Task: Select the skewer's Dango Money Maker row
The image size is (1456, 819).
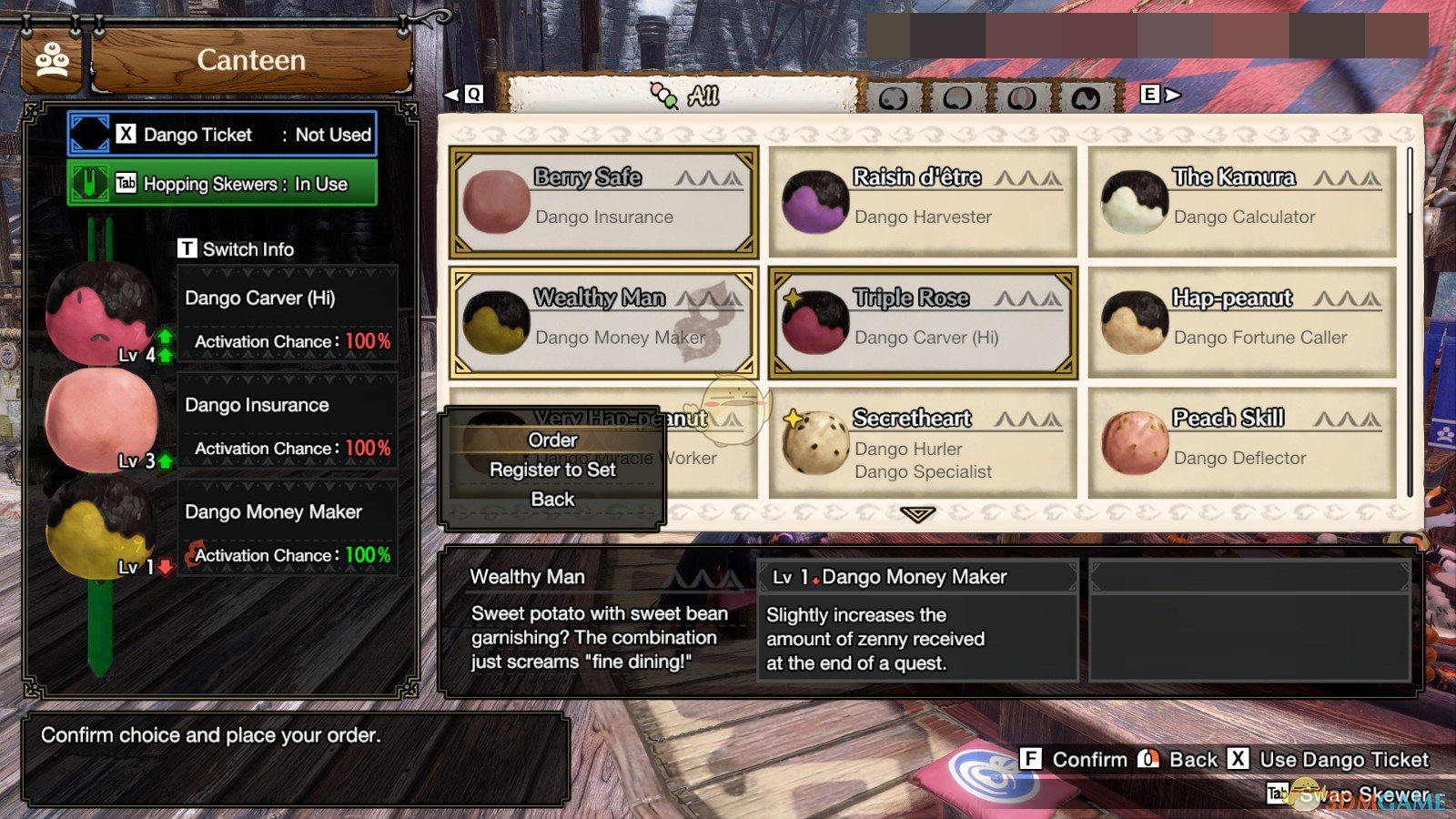Action: click(x=287, y=532)
